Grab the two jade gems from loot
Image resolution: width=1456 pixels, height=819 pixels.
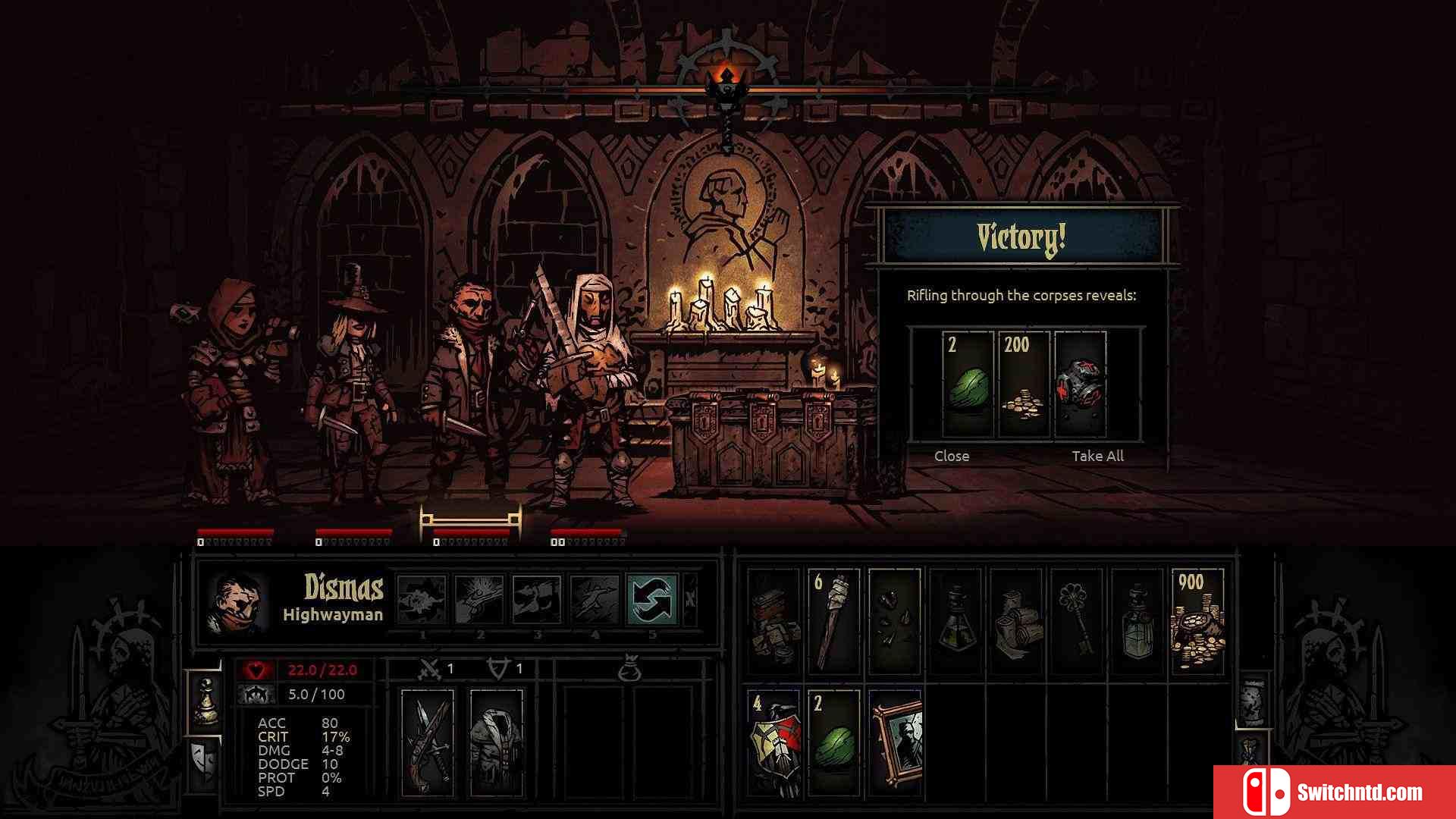pos(968,384)
